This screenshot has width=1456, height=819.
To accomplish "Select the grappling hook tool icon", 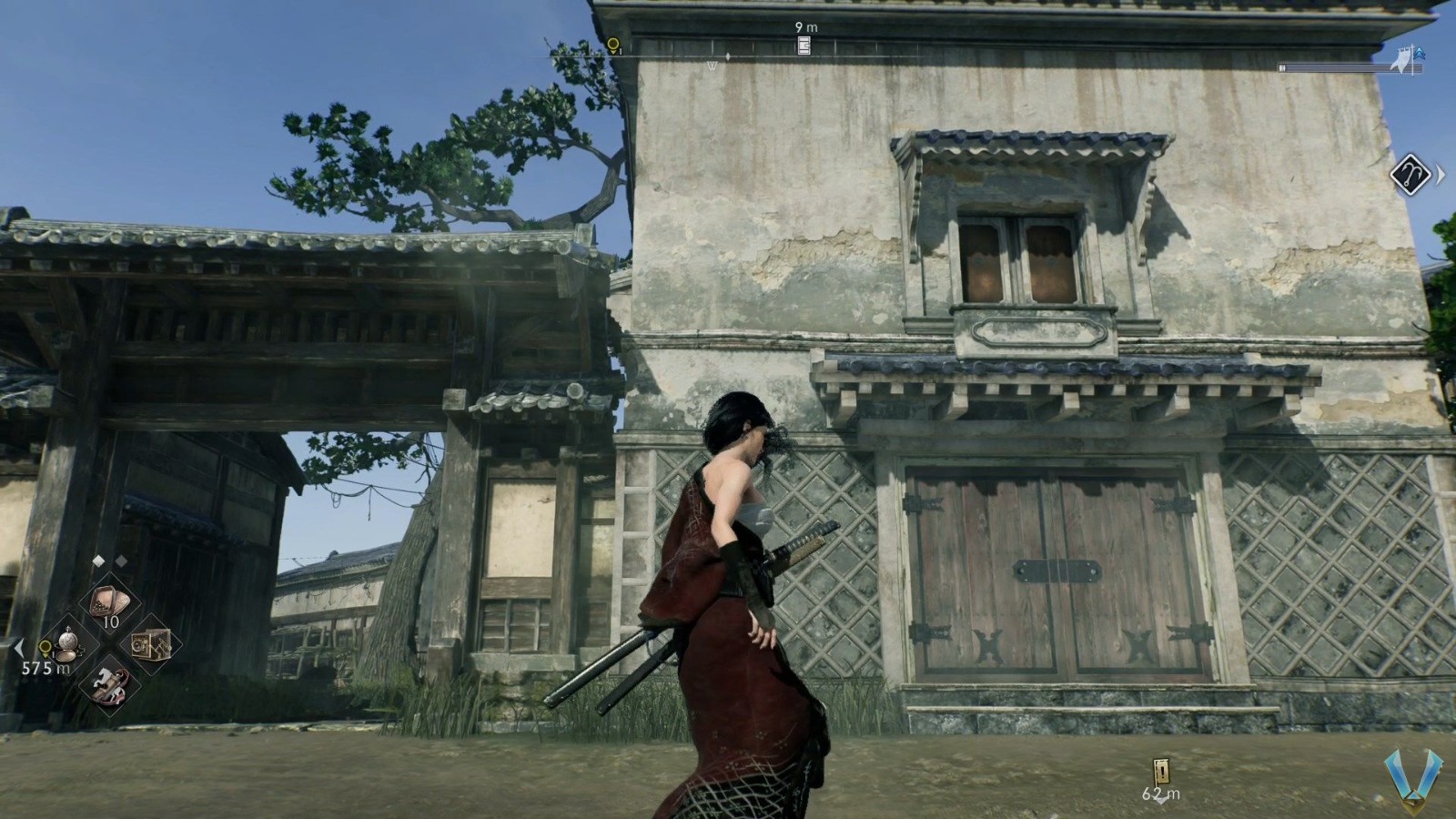I will 1410,175.
